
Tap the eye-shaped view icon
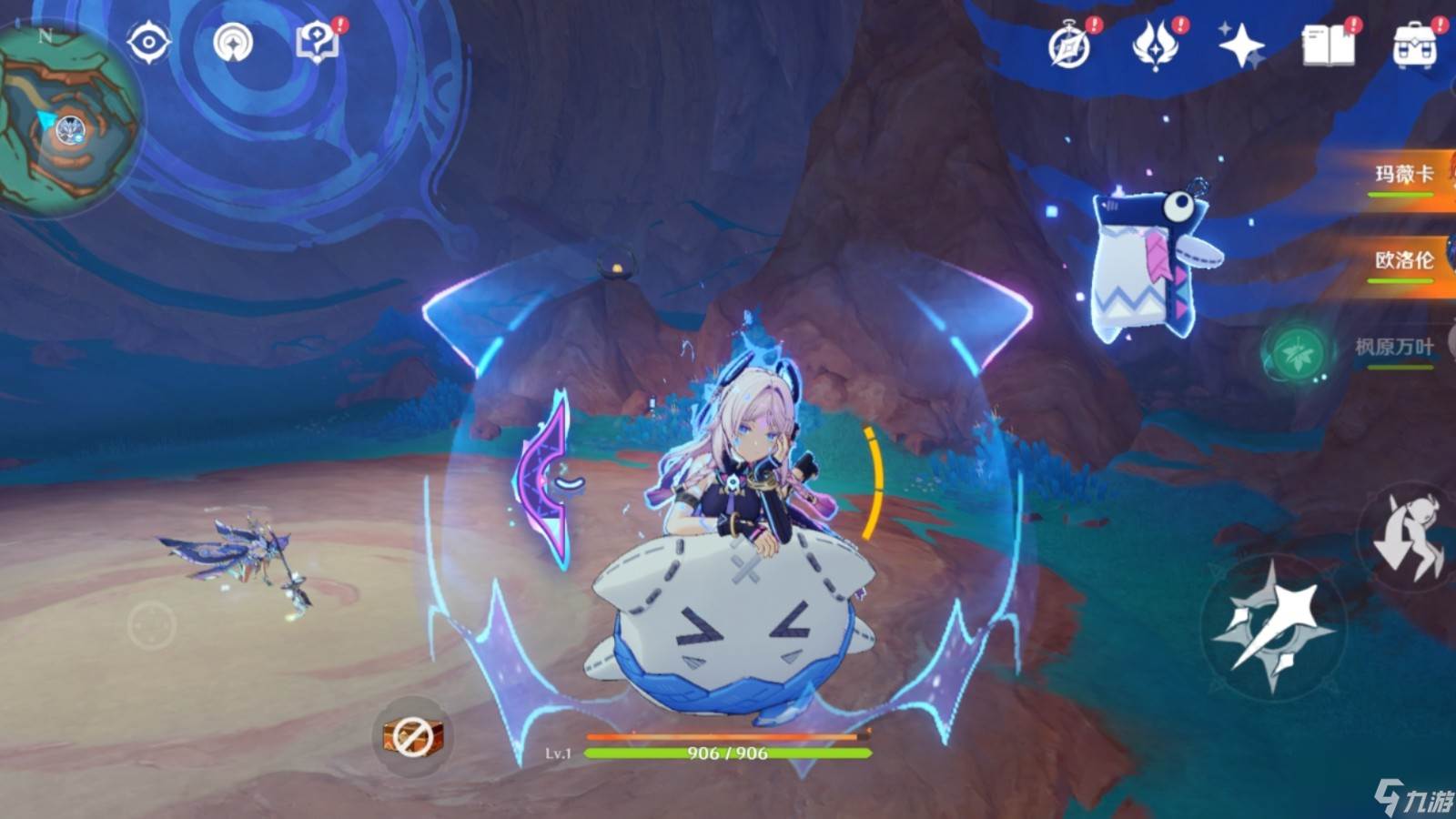148,42
